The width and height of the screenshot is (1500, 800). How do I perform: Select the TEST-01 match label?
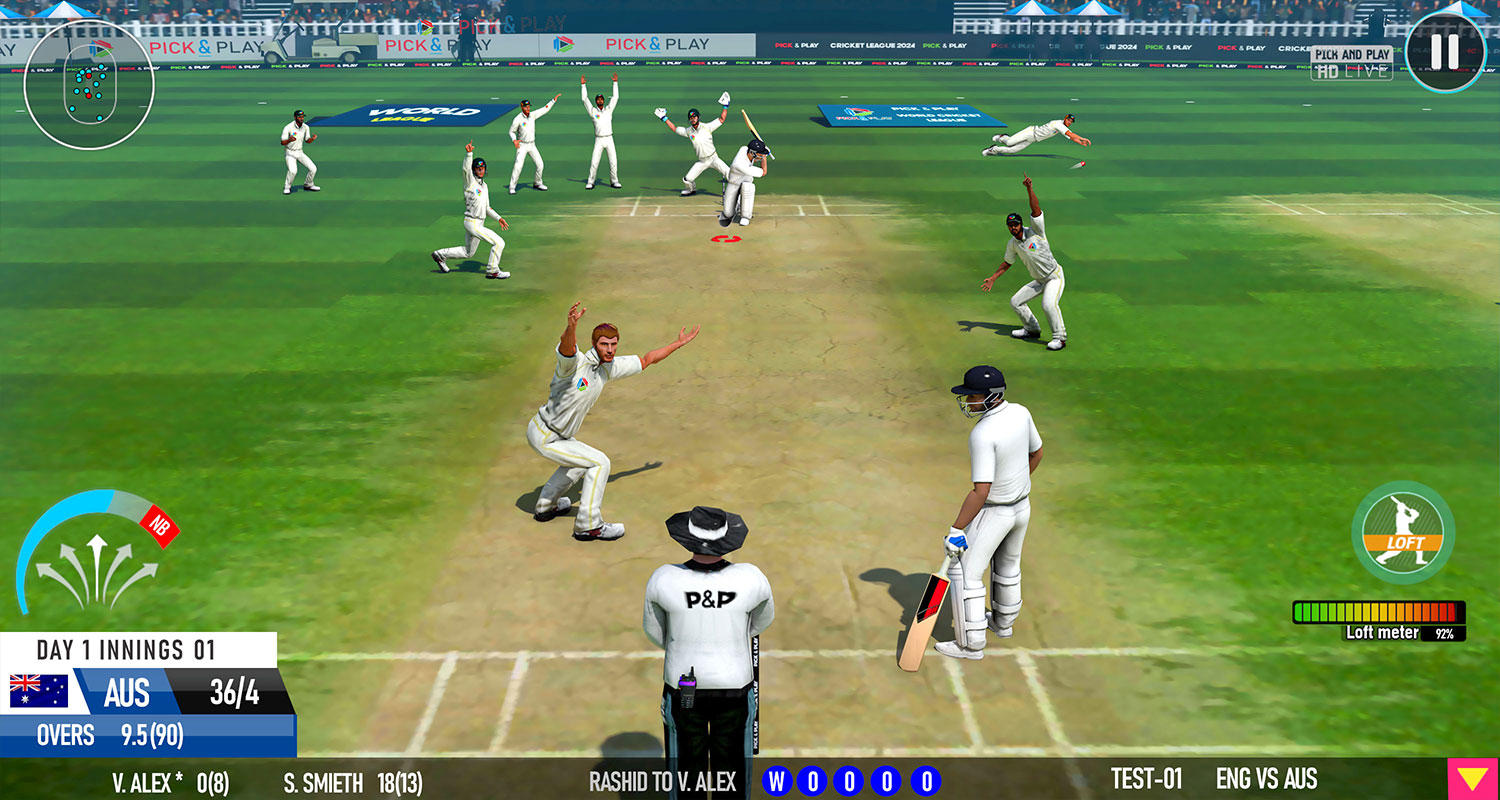point(1147,780)
